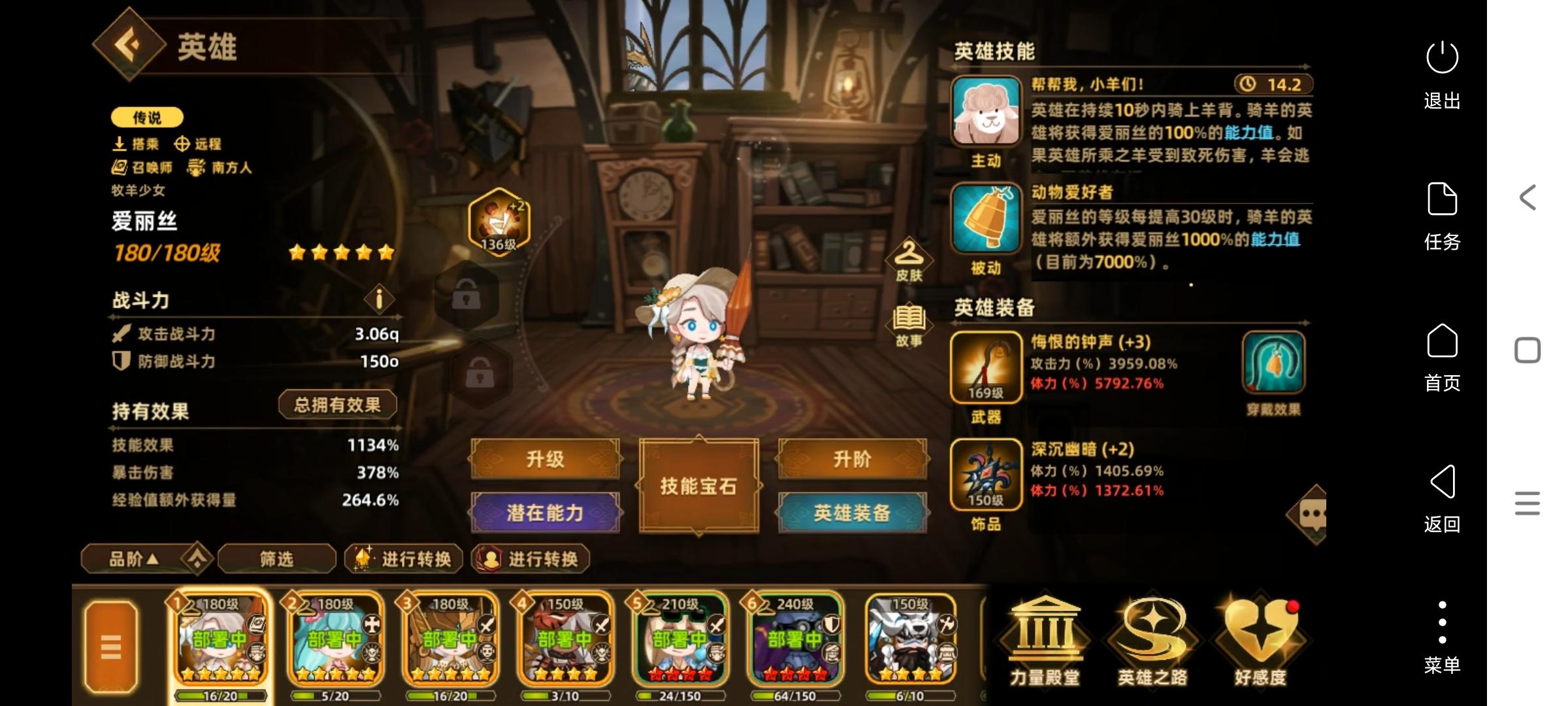Select the active sheep skill 帮帮我，小羊们
The height and width of the screenshot is (706, 1568).
(988, 109)
